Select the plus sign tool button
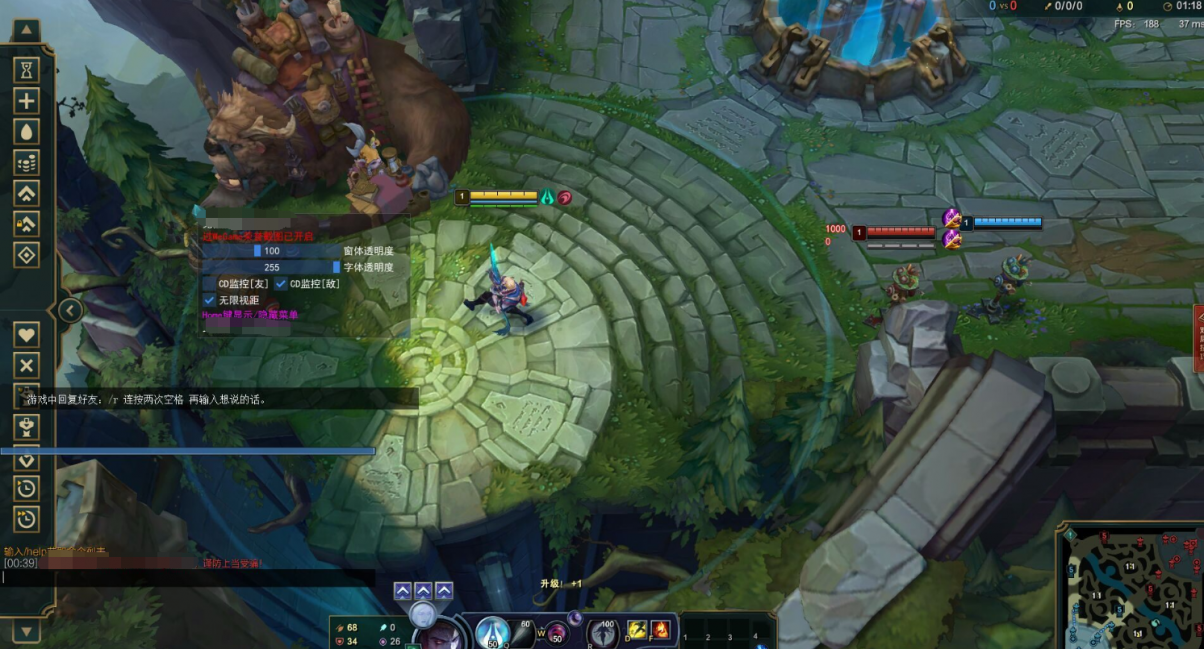Image resolution: width=1204 pixels, height=649 pixels. [x=26, y=100]
